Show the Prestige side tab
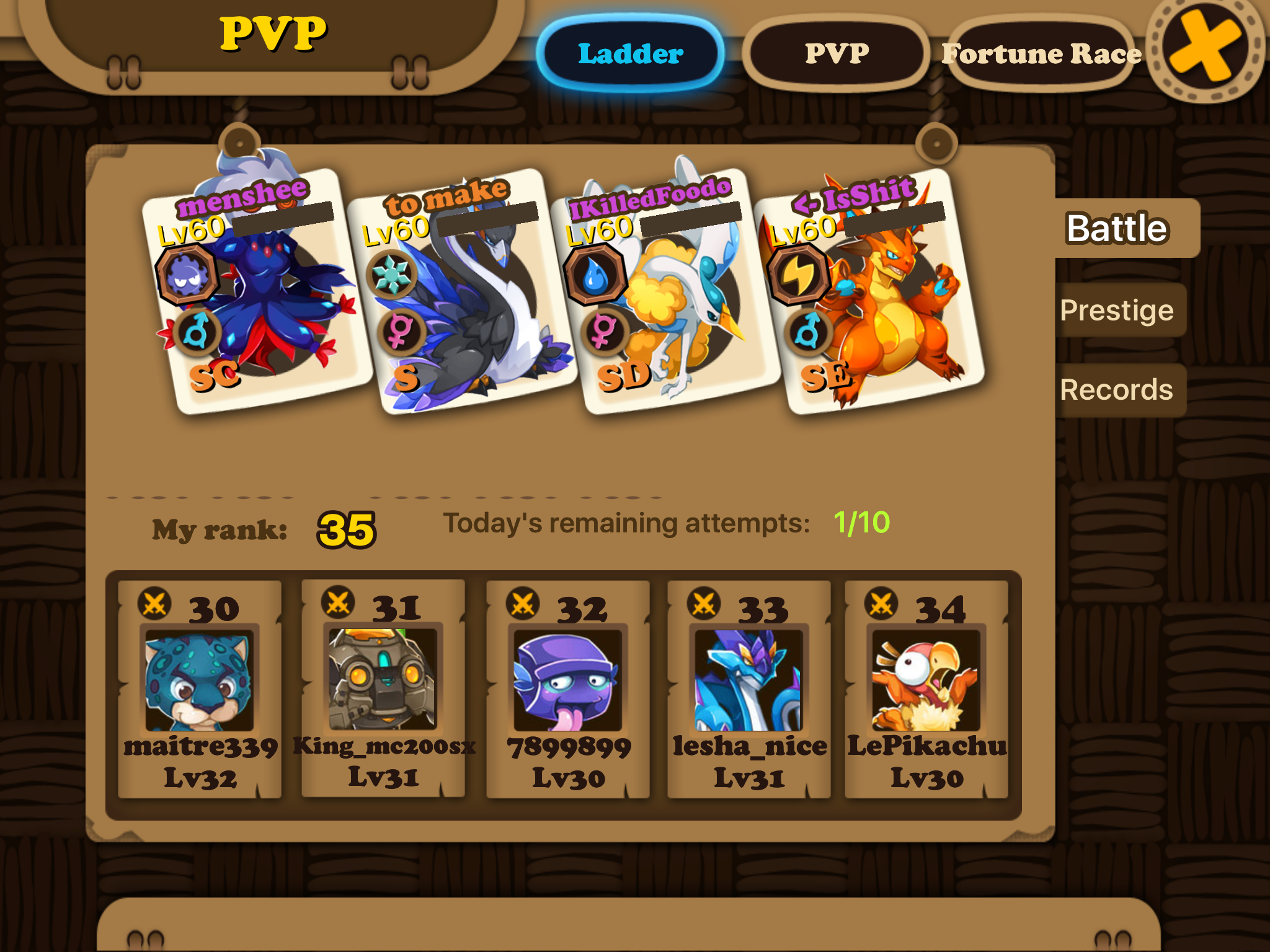Viewport: 1270px width, 952px height. tap(1117, 310)
